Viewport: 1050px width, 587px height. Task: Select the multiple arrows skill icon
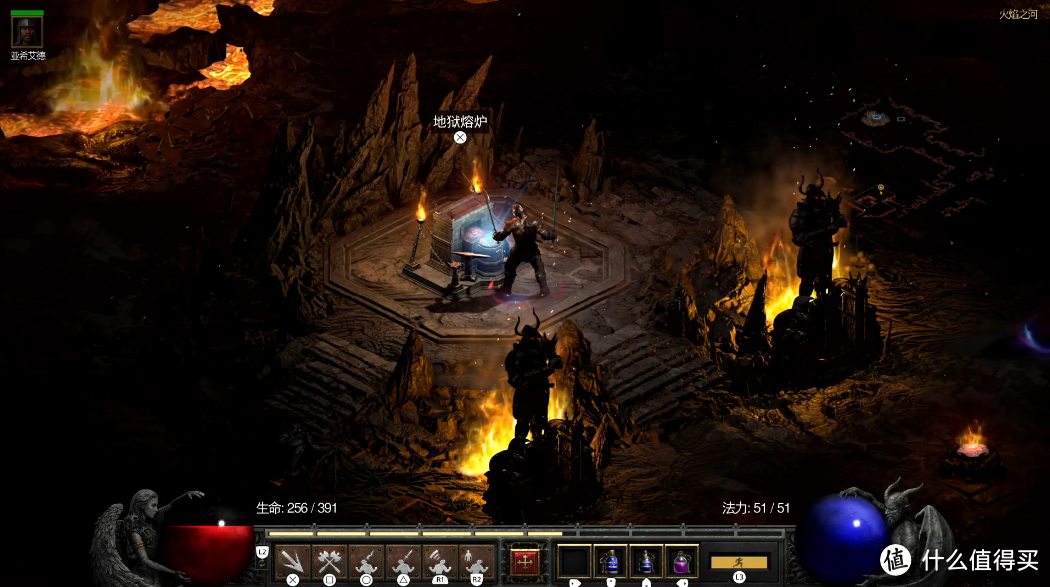(292, 561)
